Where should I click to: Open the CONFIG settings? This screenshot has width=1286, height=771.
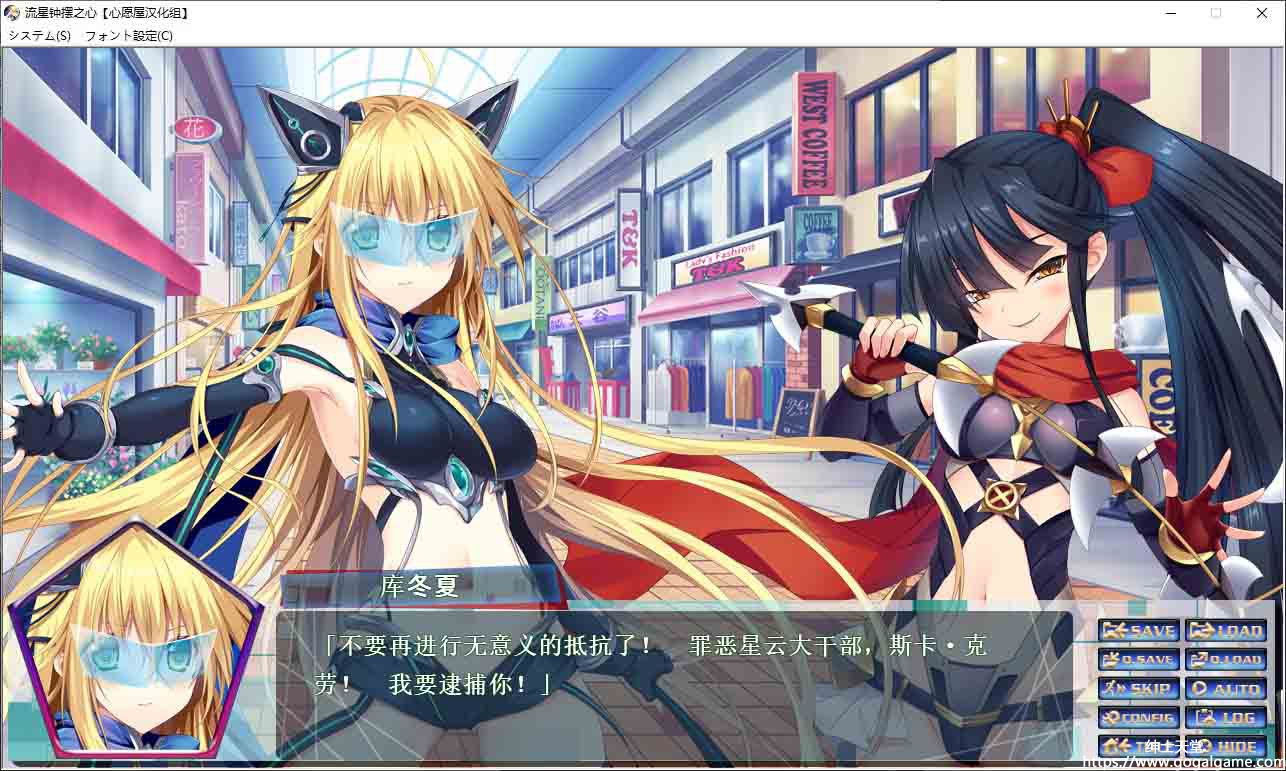coord(1138,718)
